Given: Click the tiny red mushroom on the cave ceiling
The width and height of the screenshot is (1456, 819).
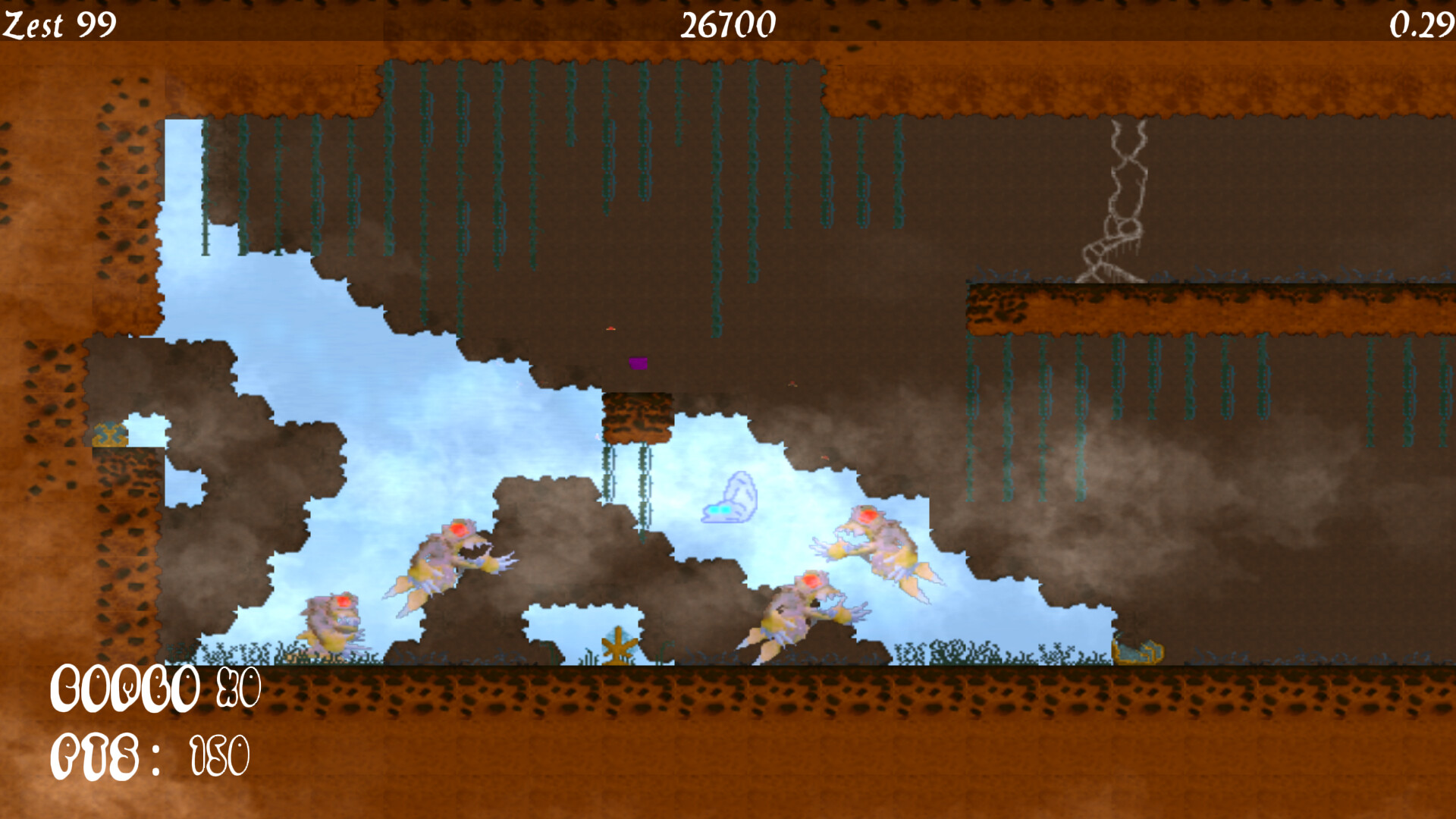Looking at the screenshot, I should coord(611,329).
